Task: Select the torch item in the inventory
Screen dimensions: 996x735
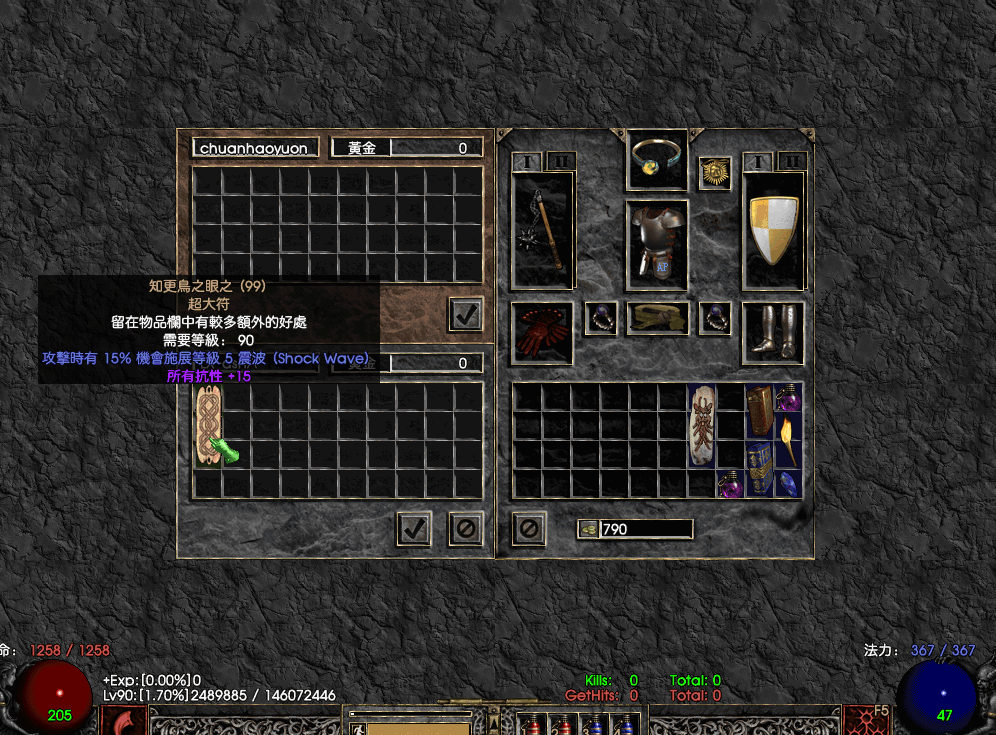Action: coord(789,440)
